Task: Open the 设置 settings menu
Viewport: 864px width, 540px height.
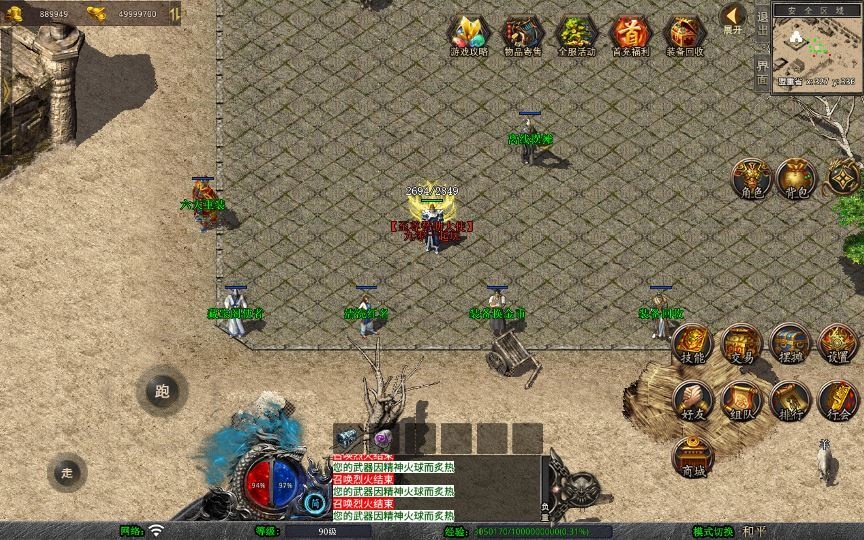Action: [838, 344]
